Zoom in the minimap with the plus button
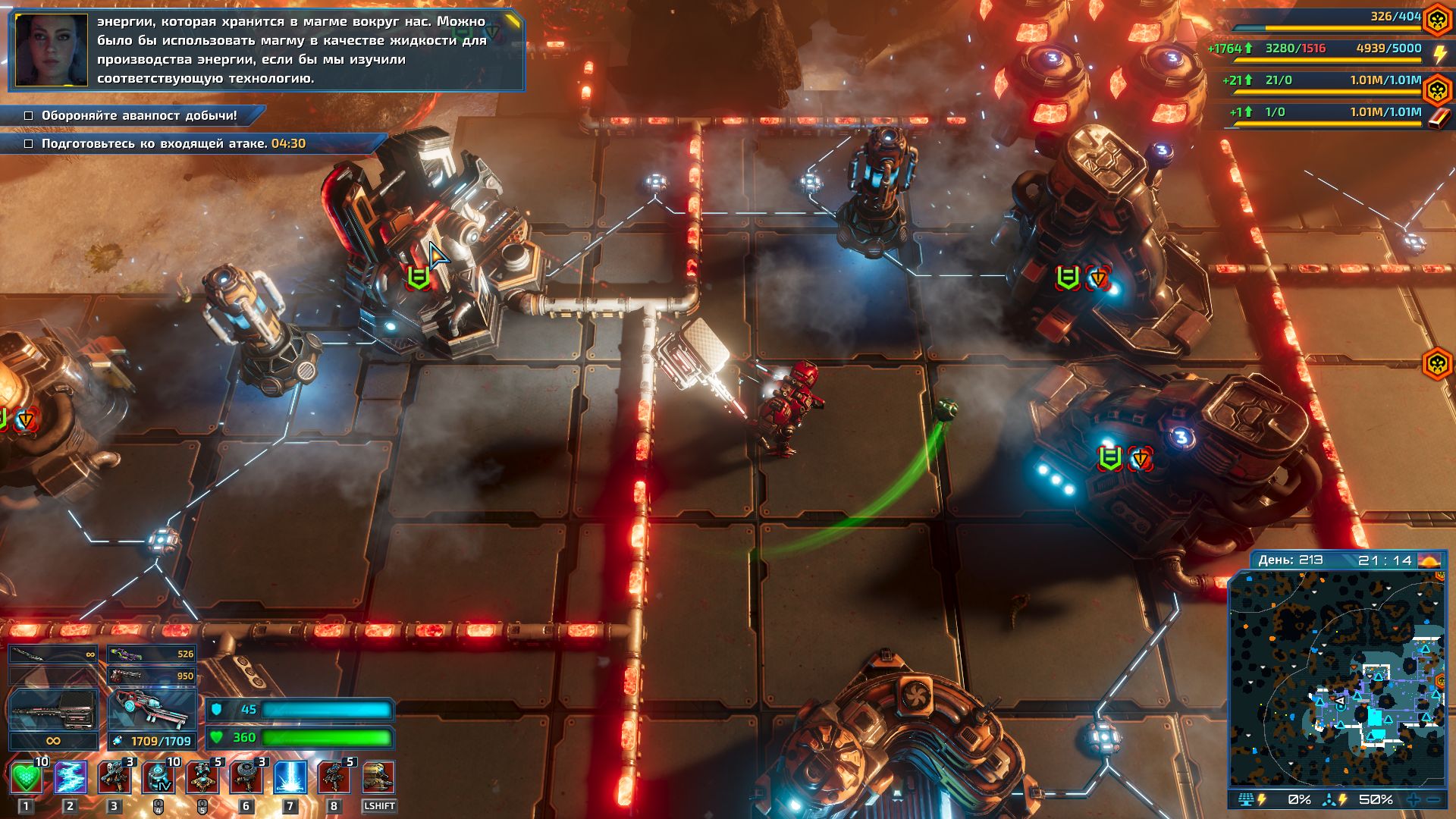The height and width of the screenshot is (819, 1456). tap(1414, 800)
